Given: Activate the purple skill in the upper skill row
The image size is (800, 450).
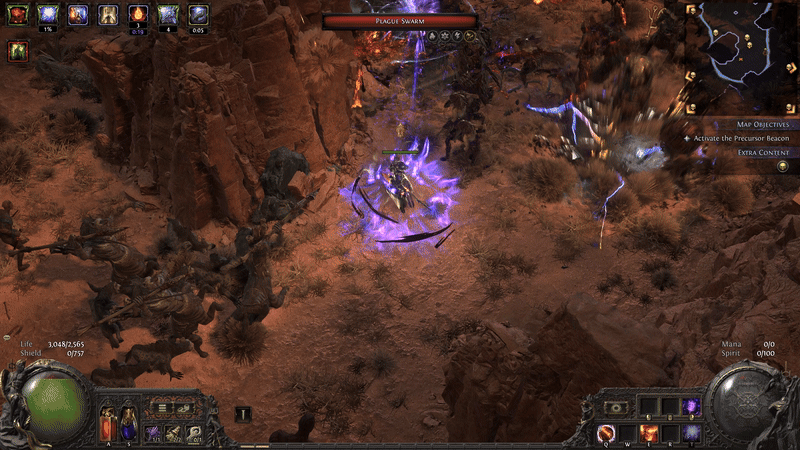Looking at the screenshot, I should coord(691,407).
